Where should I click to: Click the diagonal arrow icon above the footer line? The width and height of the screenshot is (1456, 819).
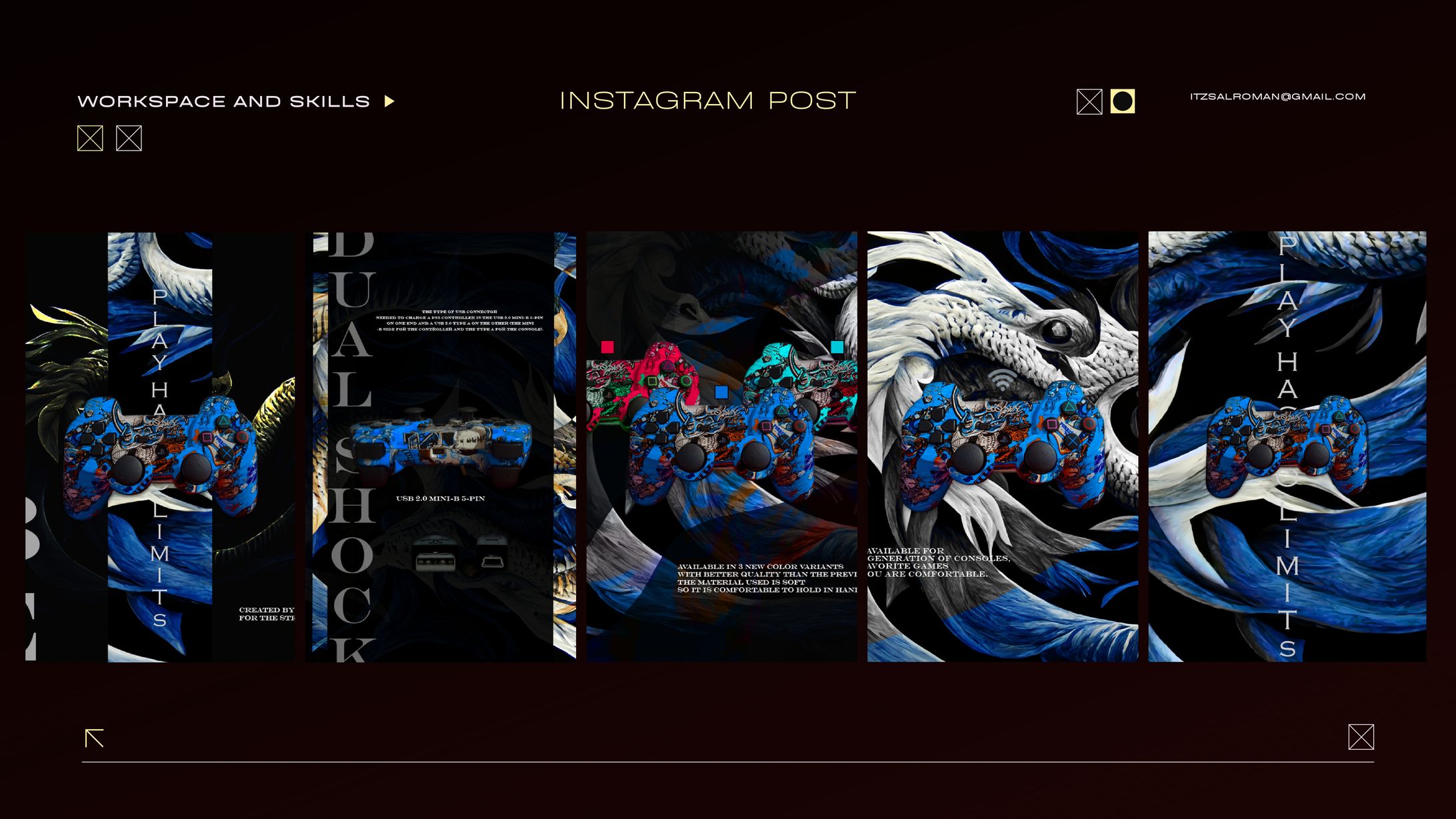pos(95,738)
